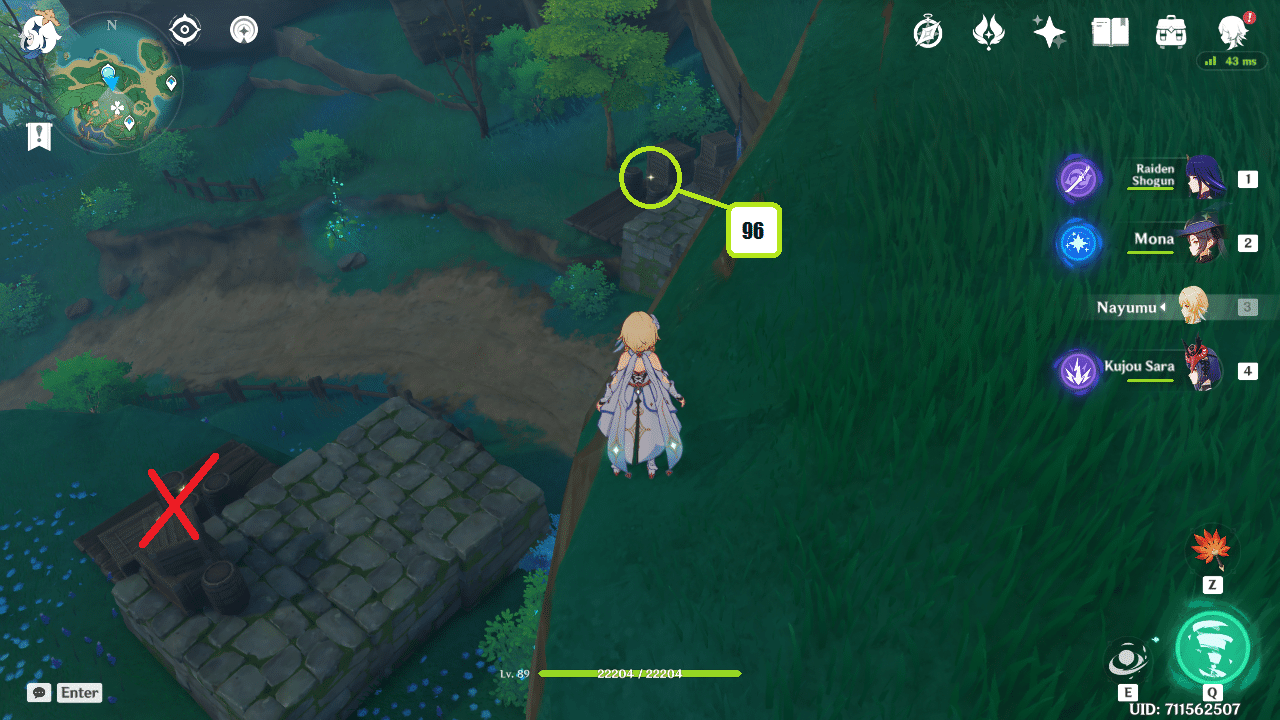The width and height of the screenshot is (1280, 720).
Task: Click the 43 ms network indicator
Action: [x=1232, y=60]
